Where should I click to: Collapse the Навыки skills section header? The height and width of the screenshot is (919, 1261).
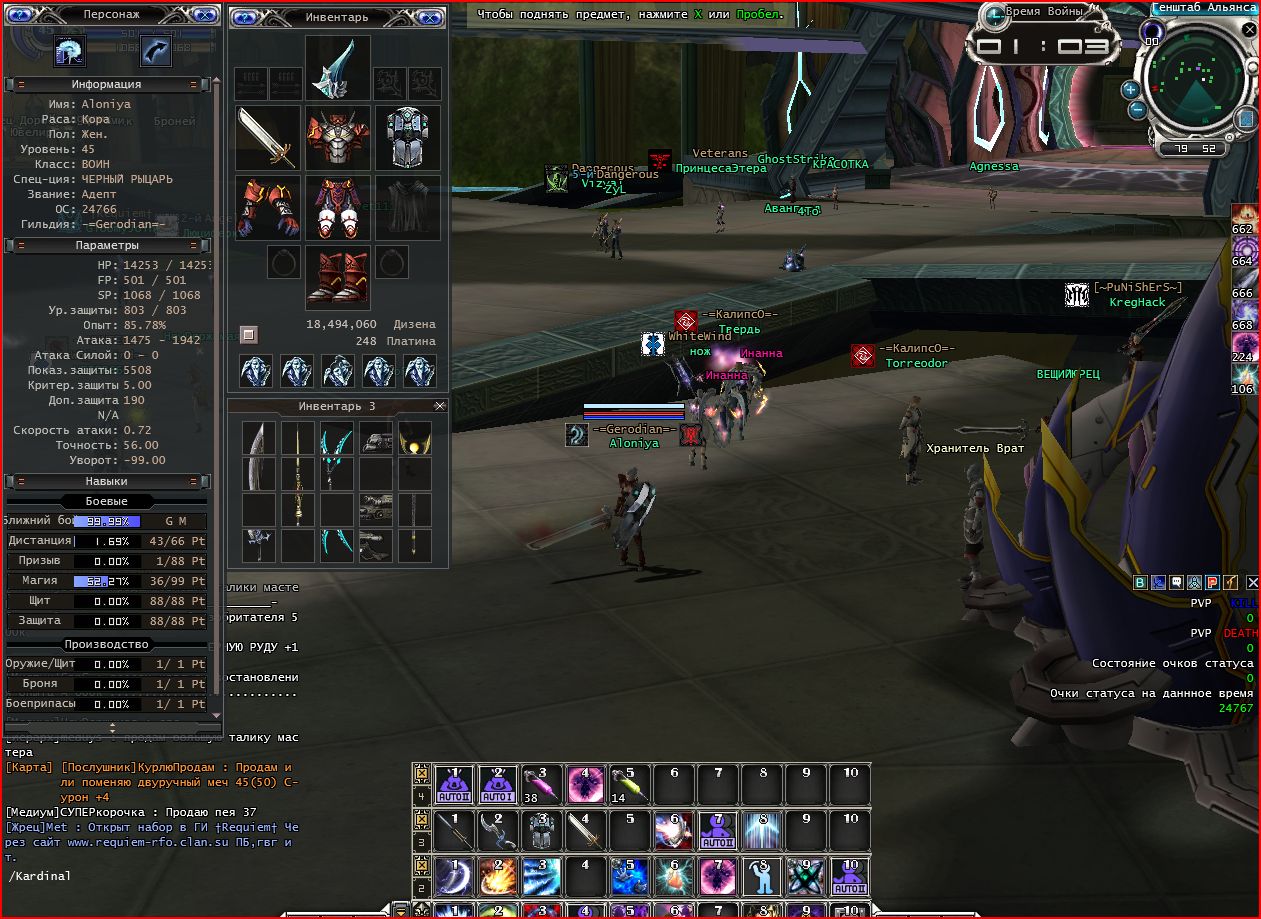pos(21,481)
